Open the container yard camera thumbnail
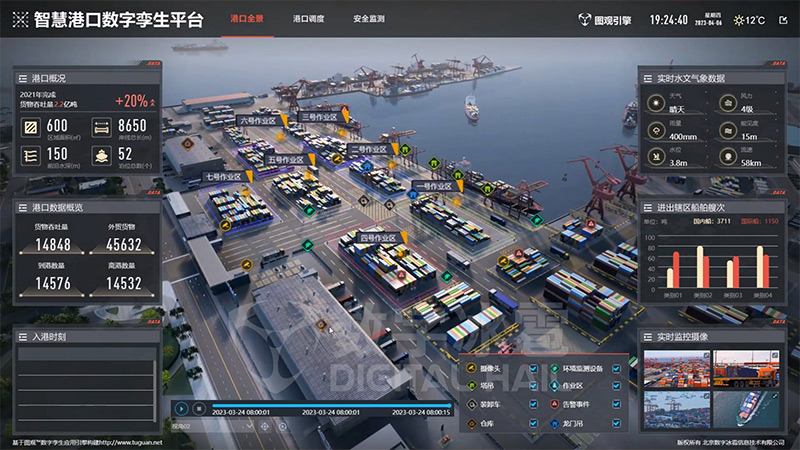The height and width of the screenshot is (450, 800). click(x=676, y=369)
